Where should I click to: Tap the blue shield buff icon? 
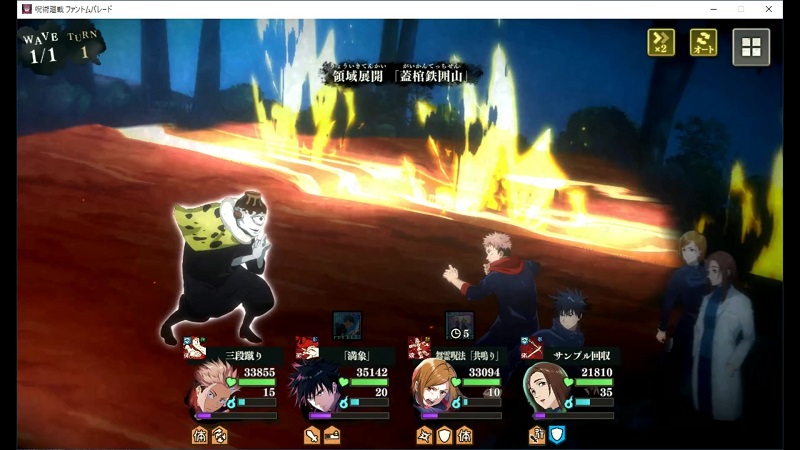tap(558, 434)
